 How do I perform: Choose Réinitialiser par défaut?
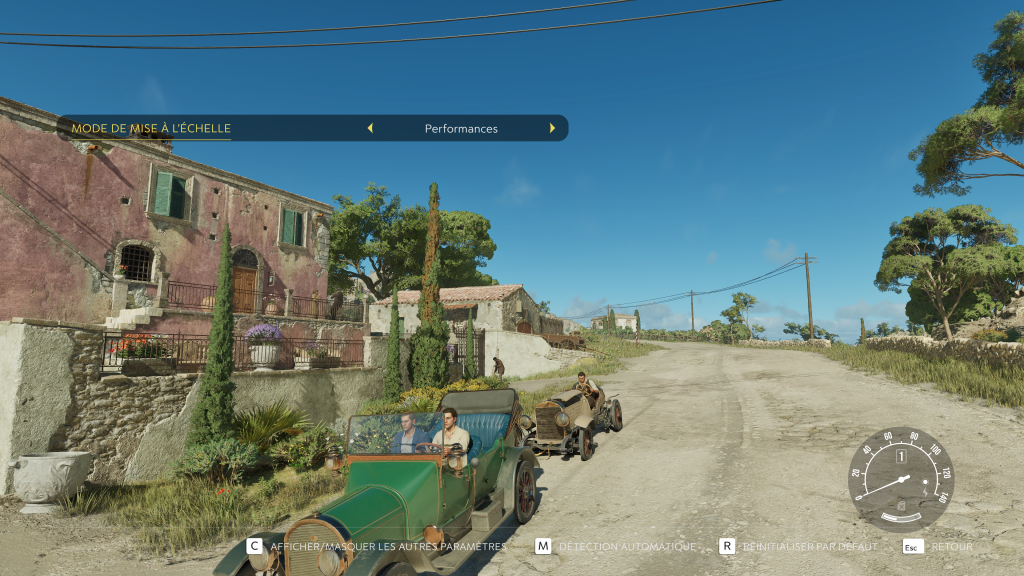point(798,547)
